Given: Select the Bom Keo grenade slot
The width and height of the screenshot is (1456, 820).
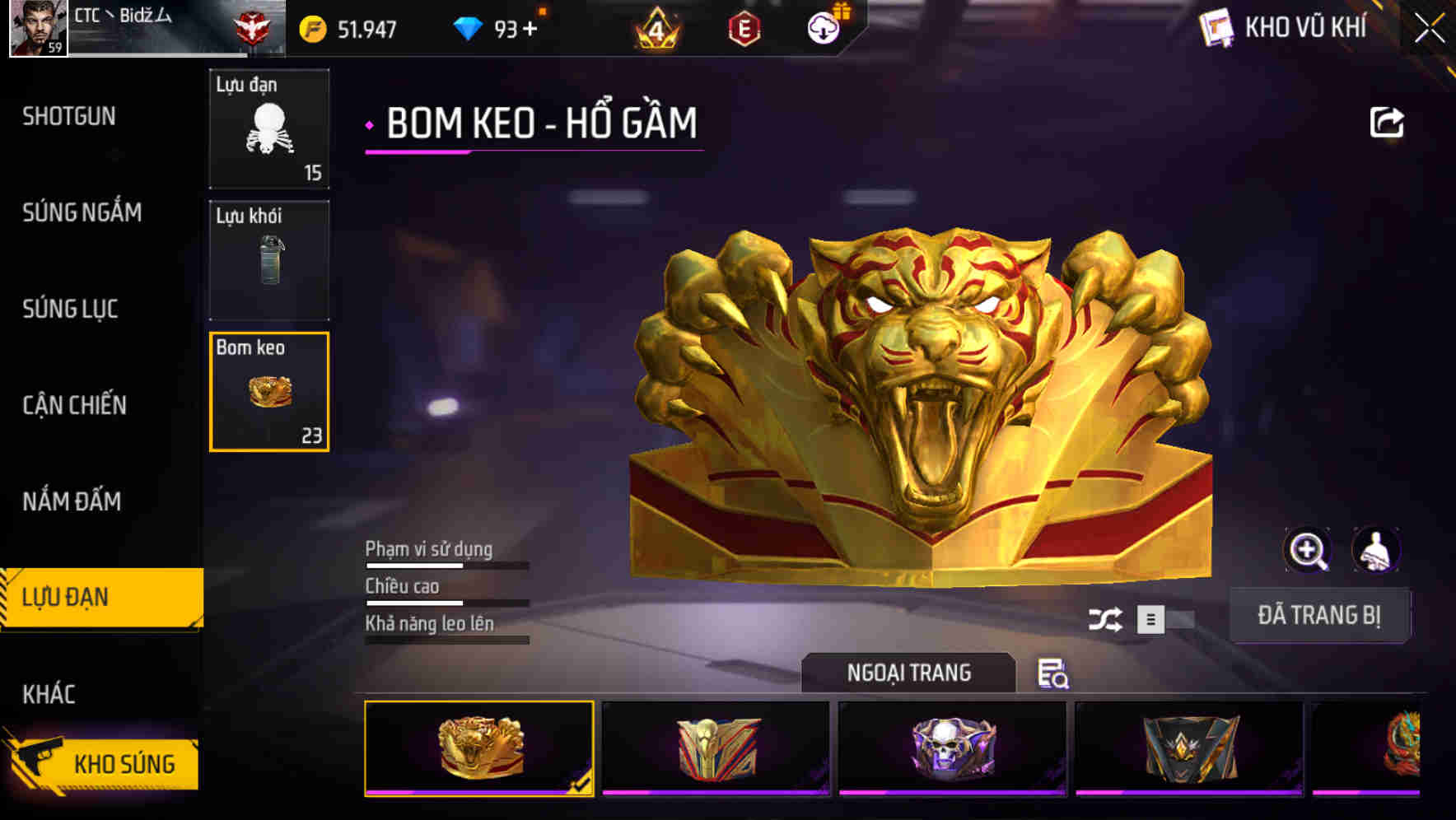Looking at the screenshot, I should point(268,393).
